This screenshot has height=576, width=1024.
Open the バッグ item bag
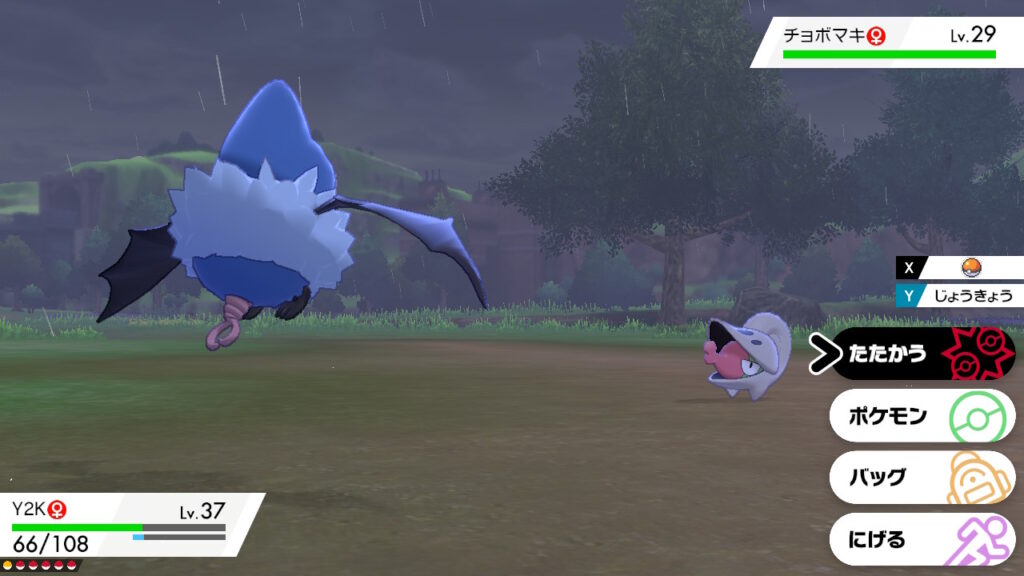click(920, 477)
